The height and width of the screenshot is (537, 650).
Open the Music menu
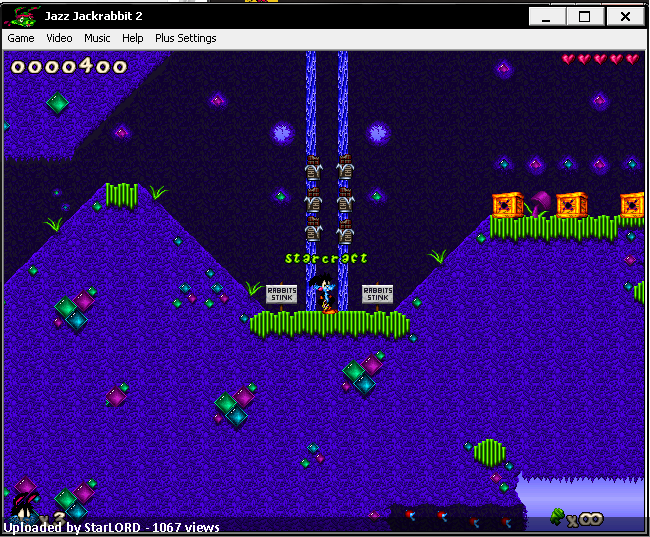97,38
